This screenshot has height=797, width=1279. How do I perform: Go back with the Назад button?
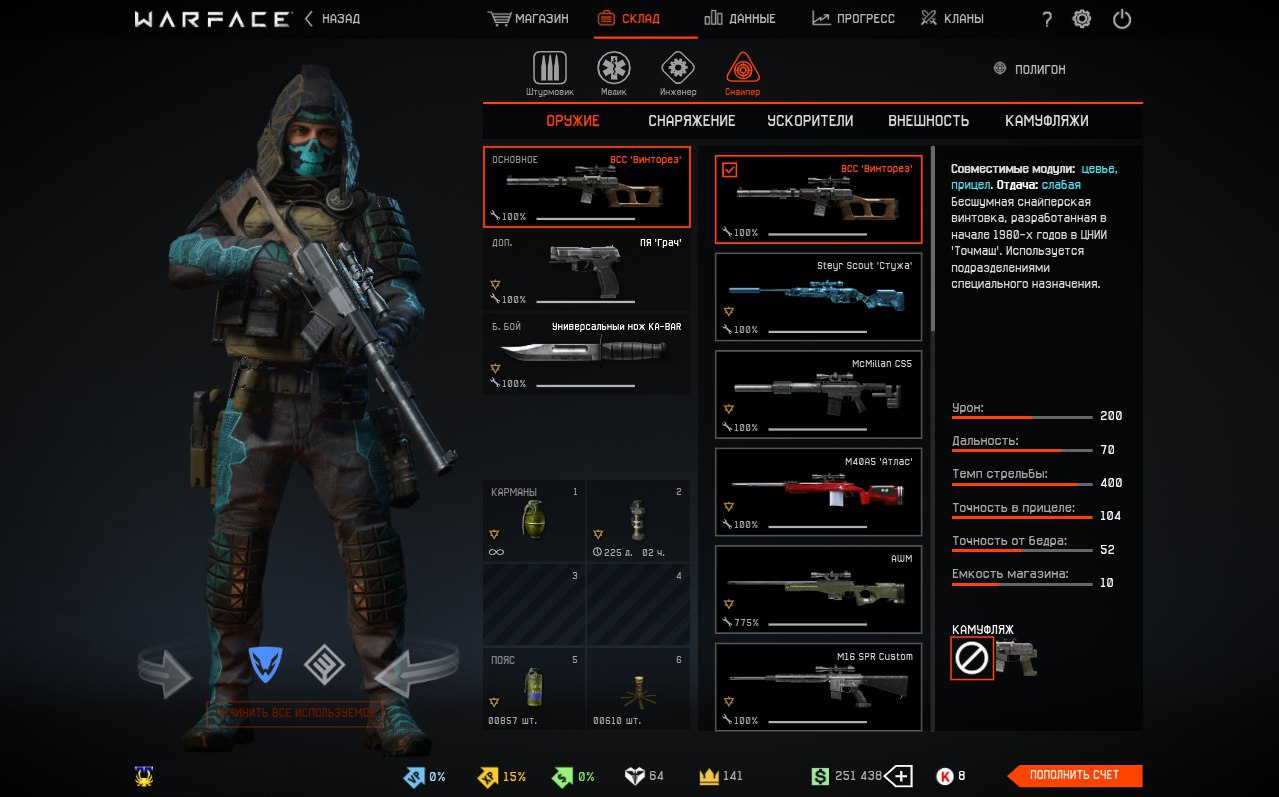coord(332,19)
